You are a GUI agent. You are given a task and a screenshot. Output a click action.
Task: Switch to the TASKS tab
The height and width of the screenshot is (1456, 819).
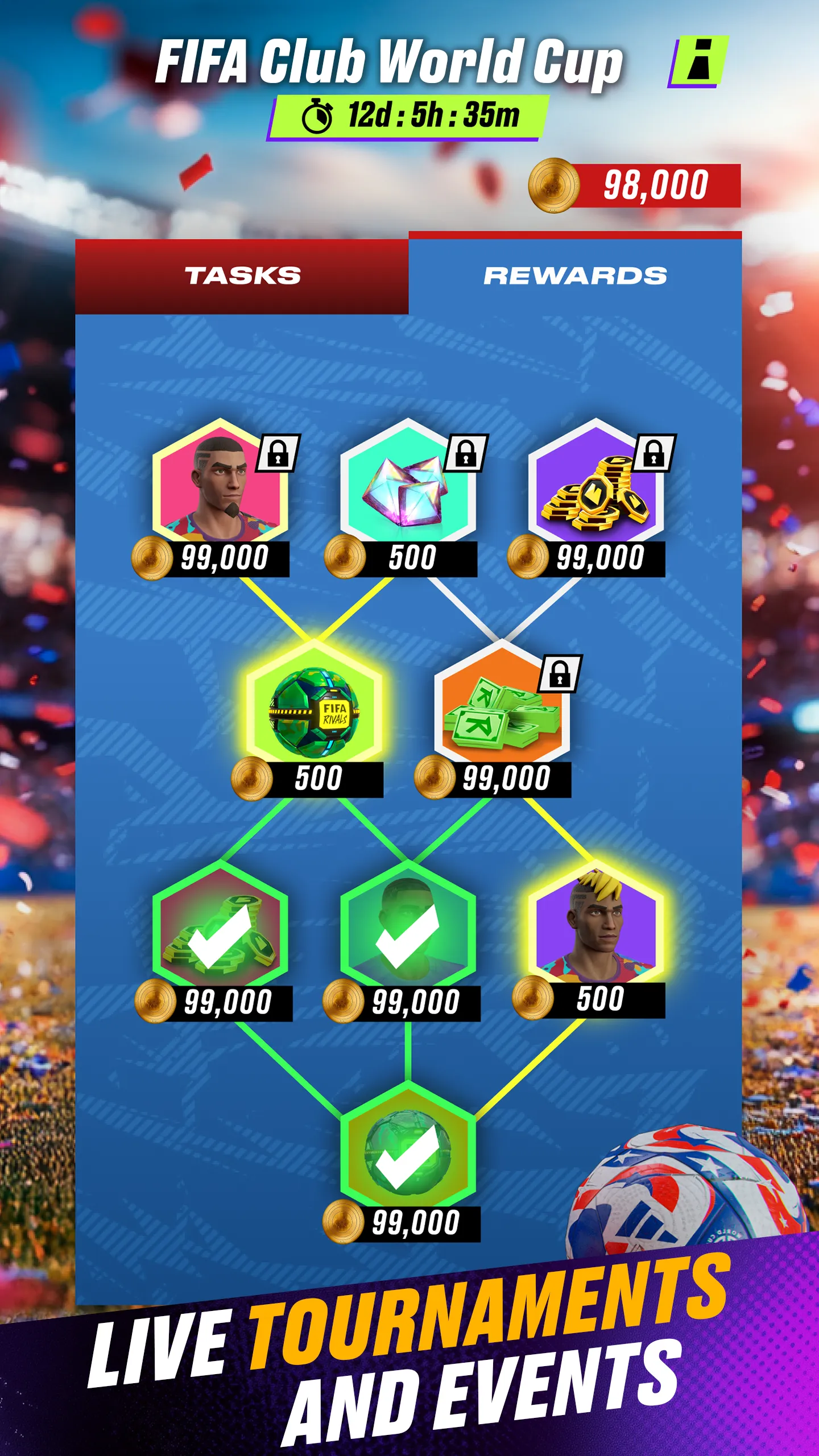(x=242, y=275)
